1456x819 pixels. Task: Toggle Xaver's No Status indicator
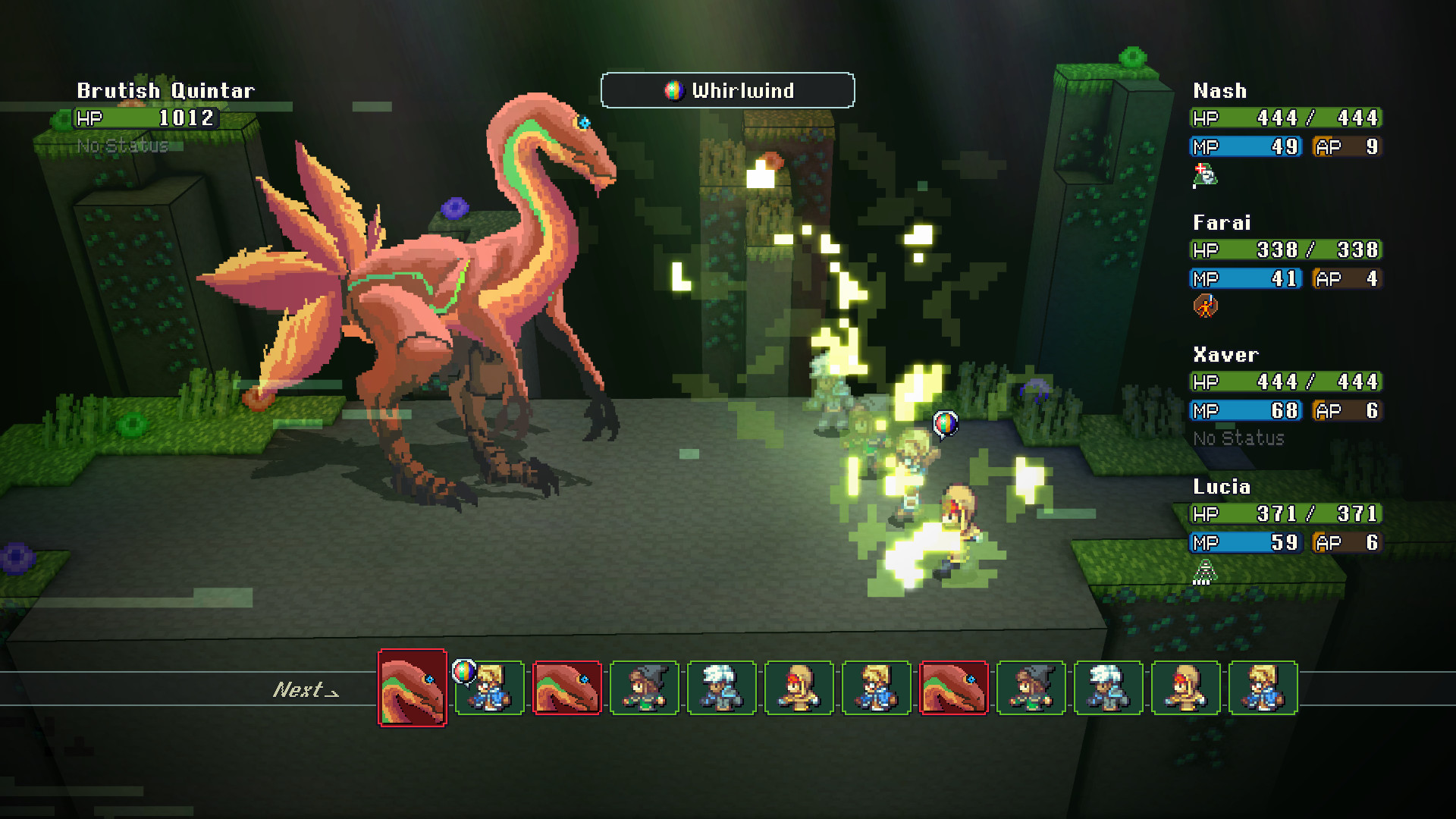(1238, 438)
